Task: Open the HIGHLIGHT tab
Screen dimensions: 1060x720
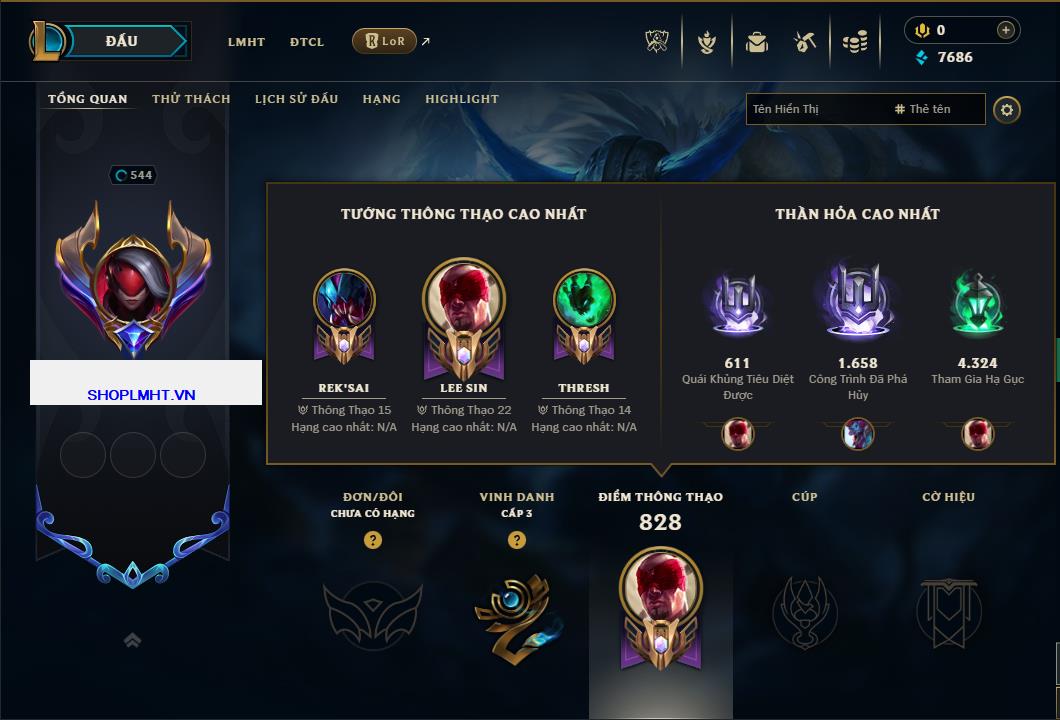Action: [x=461, y=99]
